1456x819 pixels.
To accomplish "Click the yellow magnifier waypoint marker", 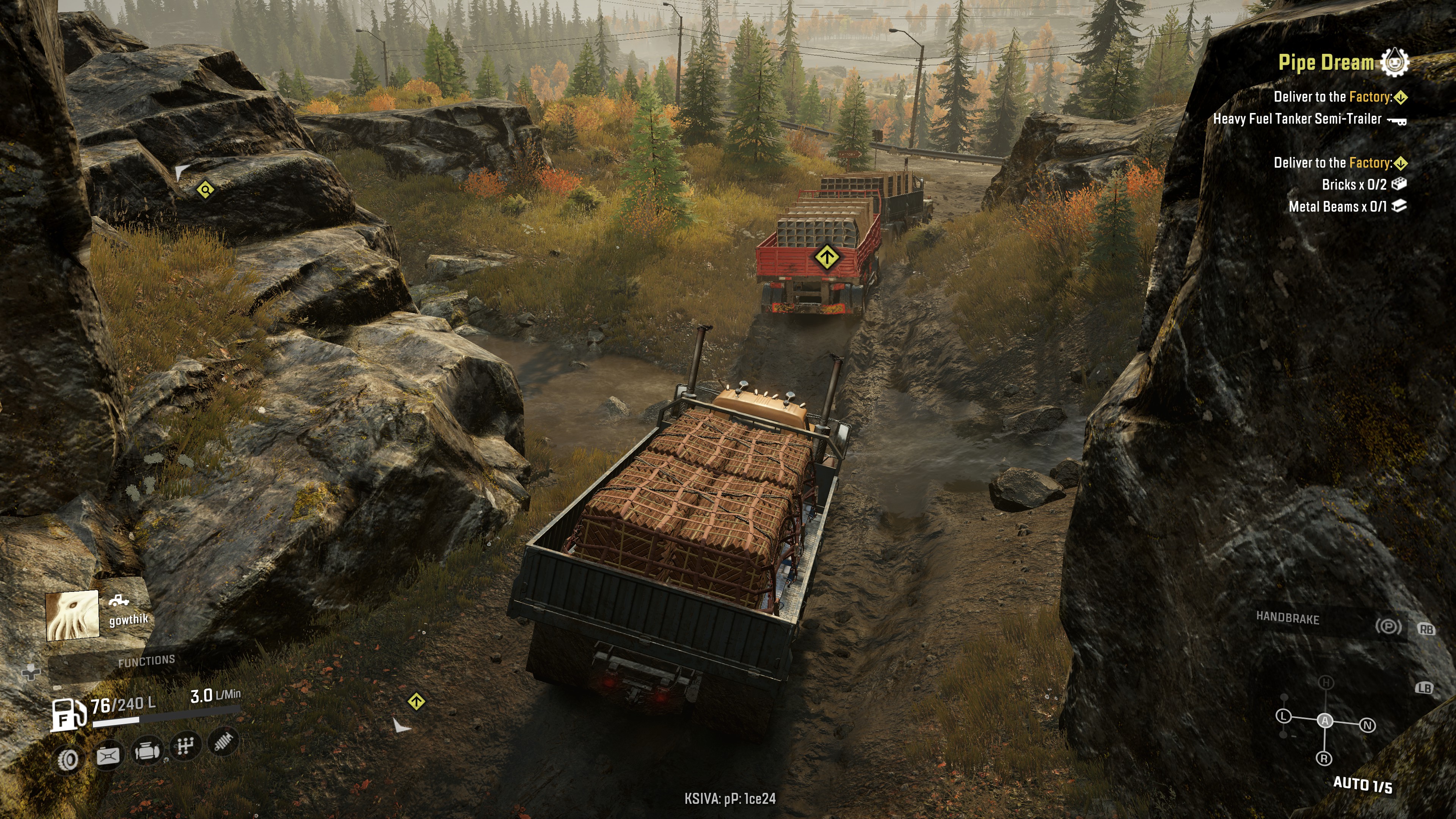I will (205, 189).
